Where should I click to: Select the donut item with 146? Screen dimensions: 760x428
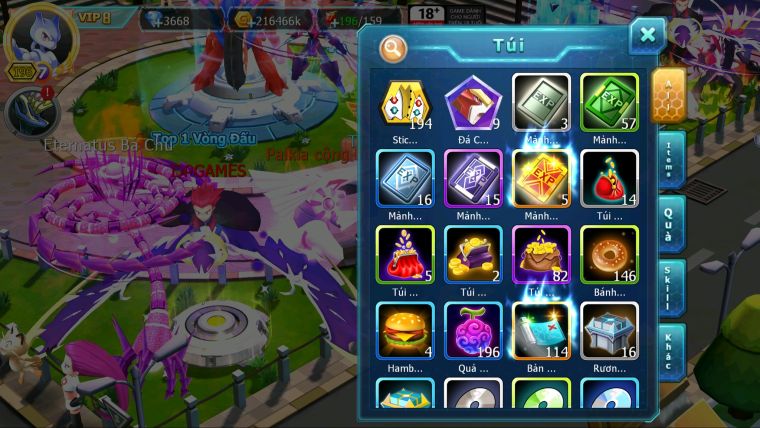[x=609, y=254]
